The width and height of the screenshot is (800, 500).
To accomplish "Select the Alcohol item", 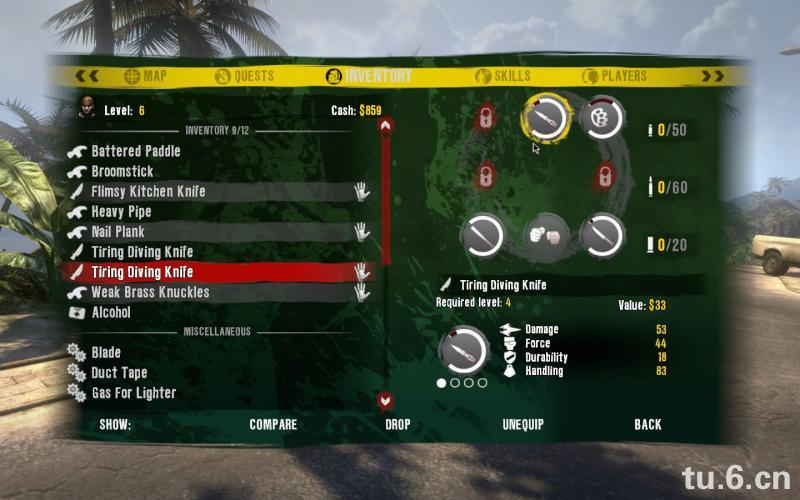I will [111, 313].
